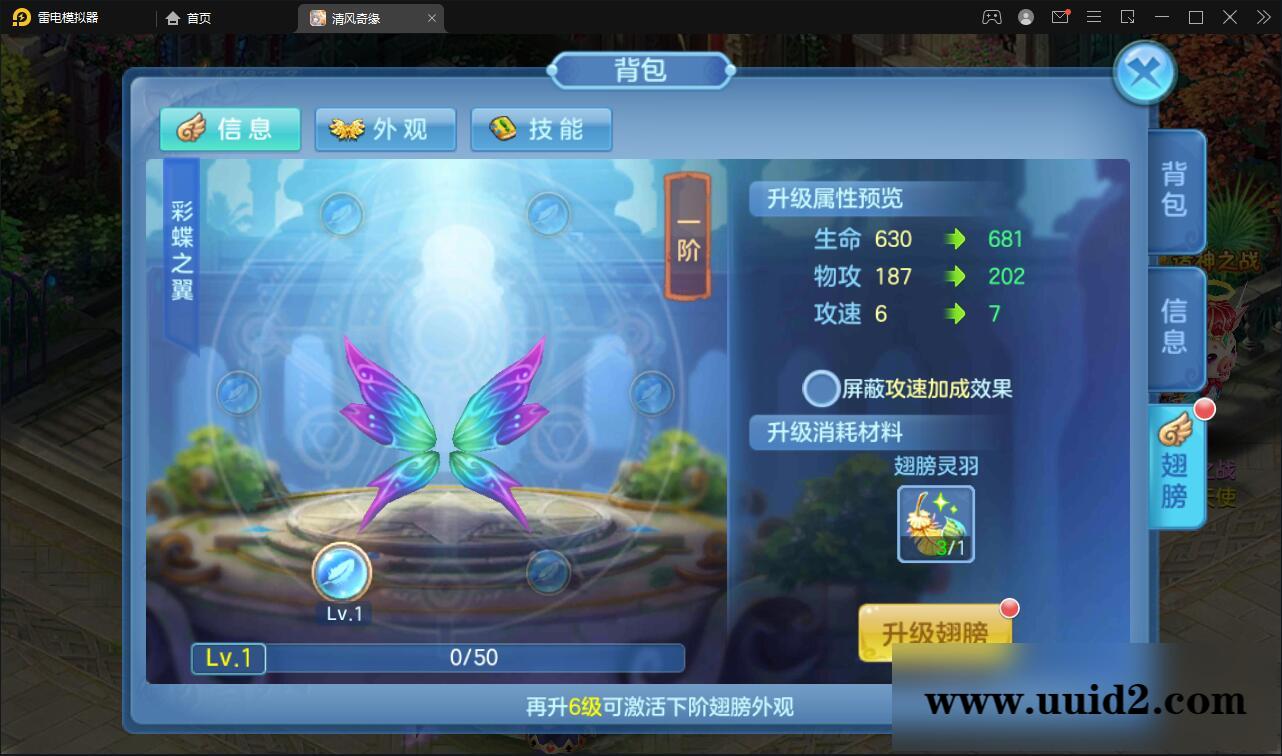This screenshot has height=756, width=1282.
Task: Expand the overflow chevron in the emulator title bar
Action: (1261, 17)
